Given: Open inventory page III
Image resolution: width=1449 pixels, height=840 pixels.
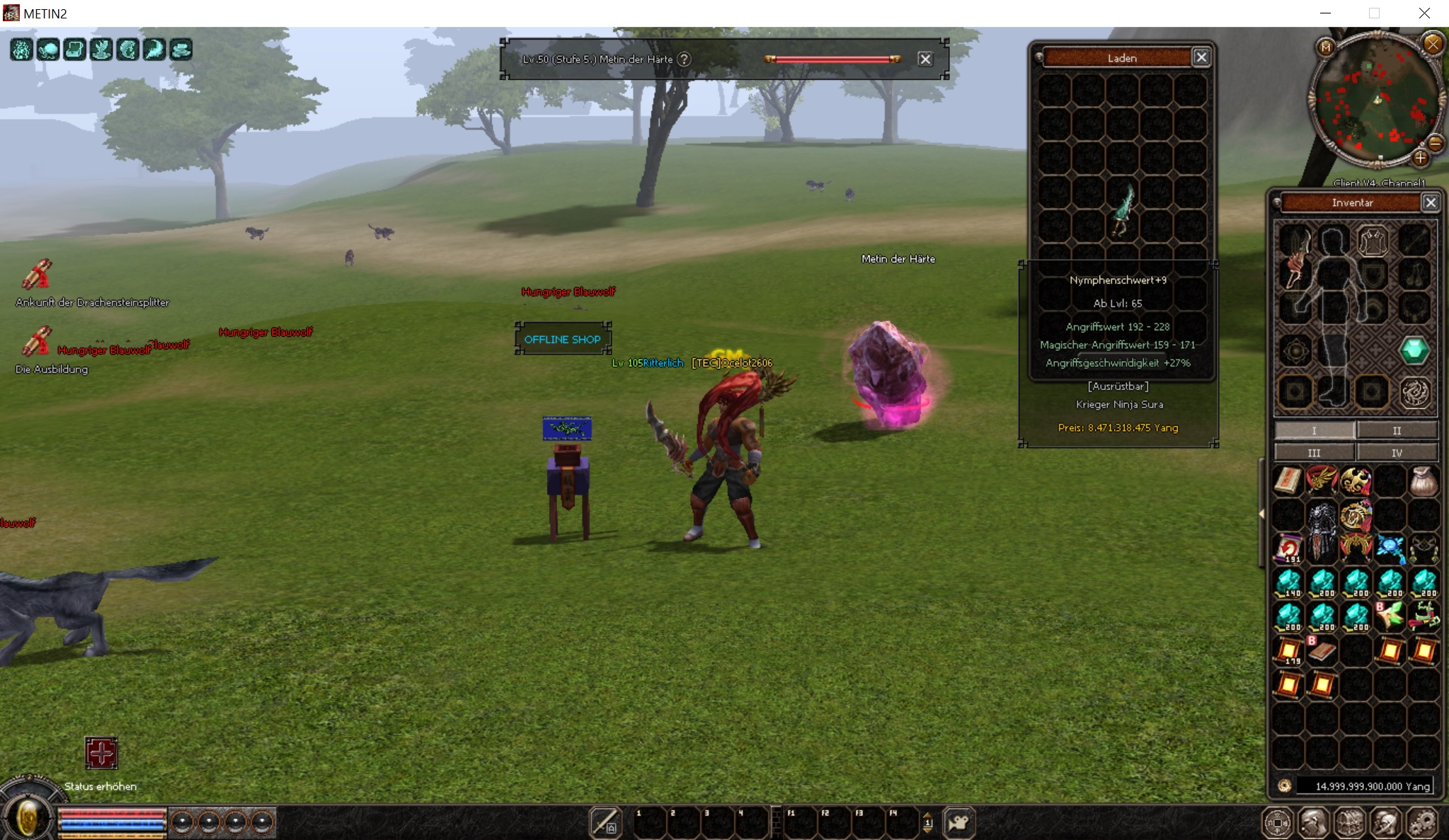Looking at the screenshot, I should [x=1314, y=453].
